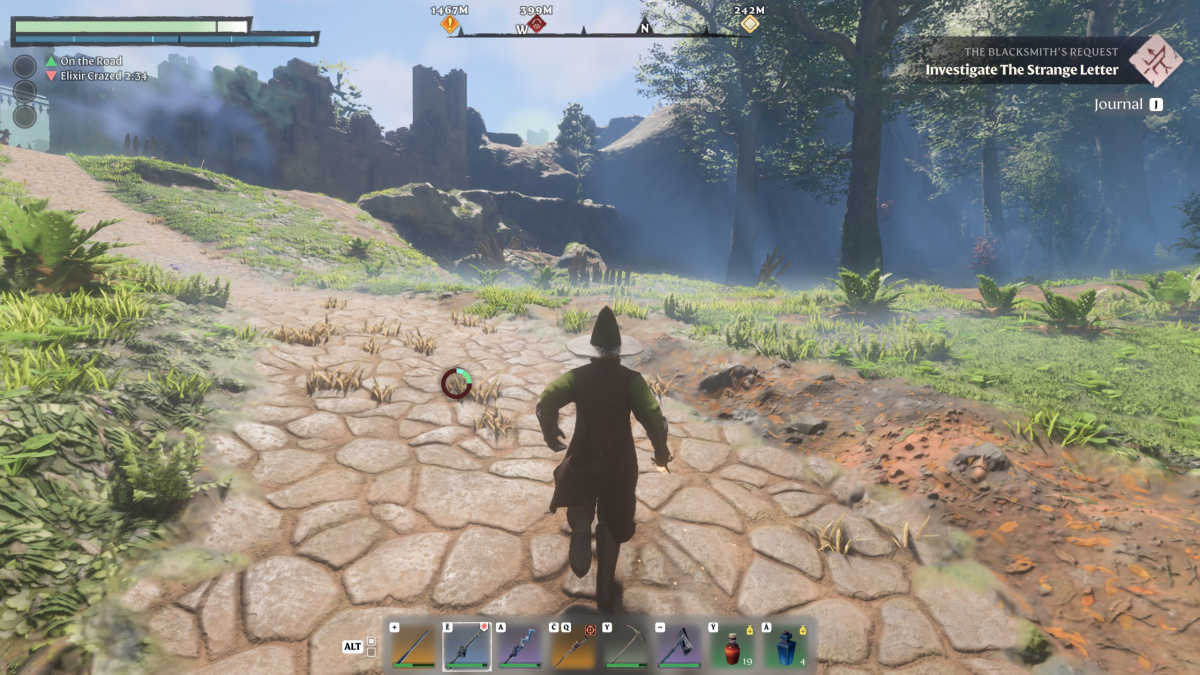Inspect the Elixir Crazed debuff

[x=96, y=76]
